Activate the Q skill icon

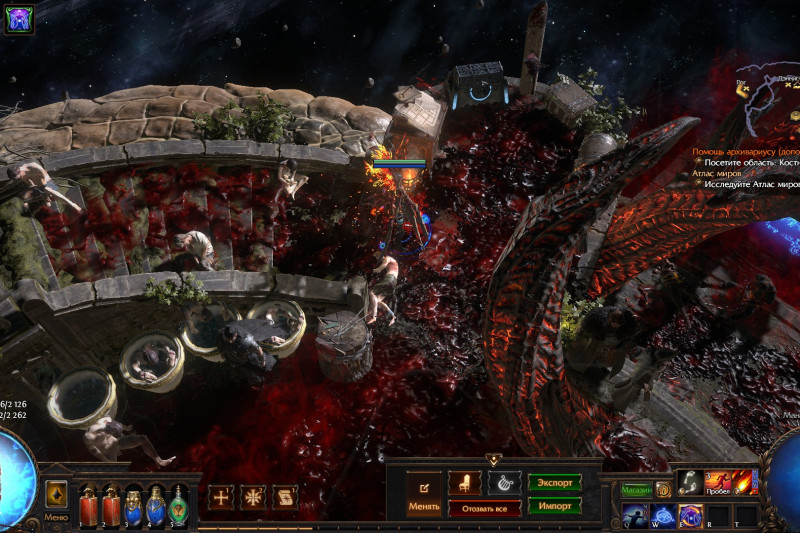[634, 514]
